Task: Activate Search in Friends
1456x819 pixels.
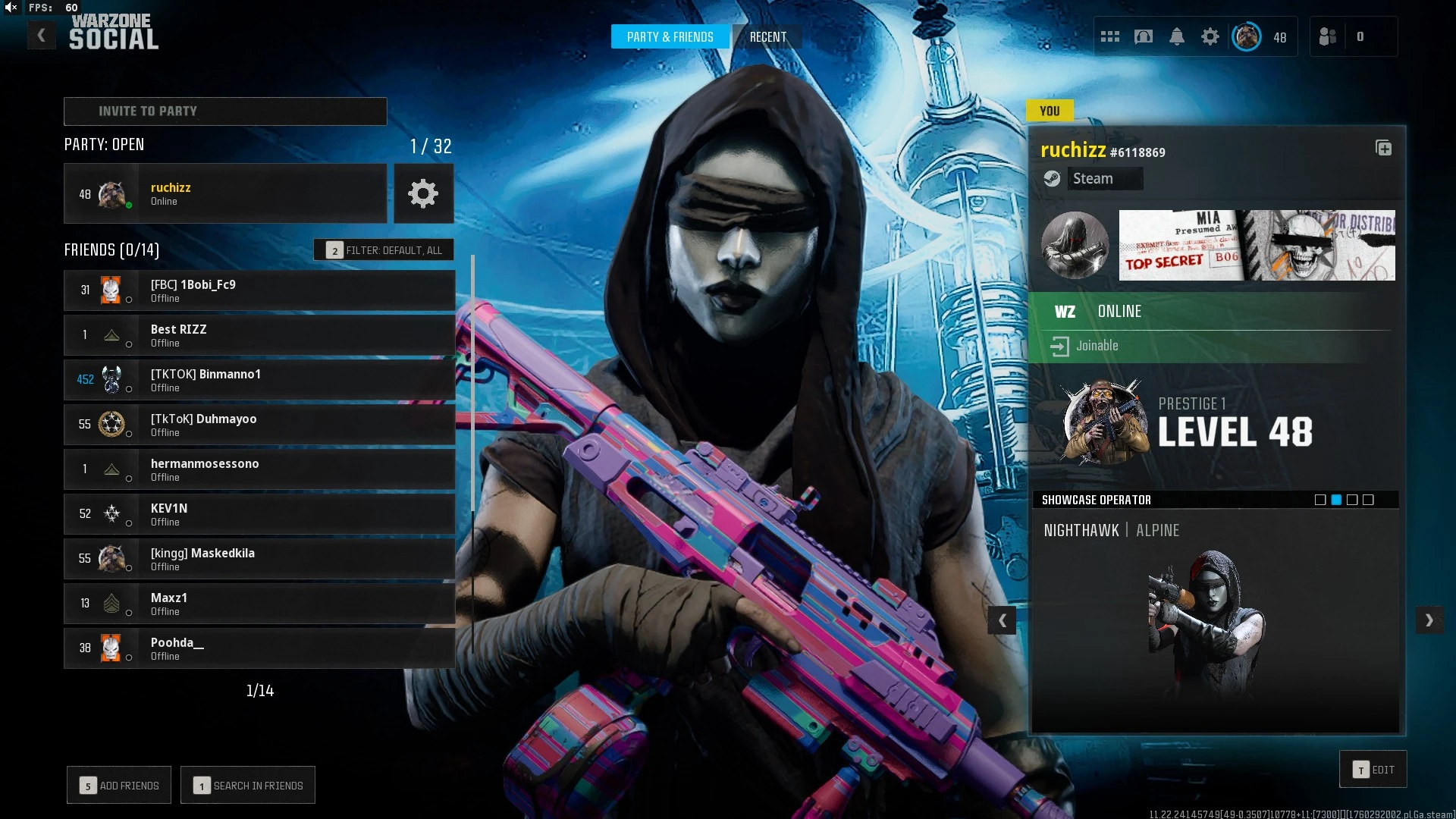Action: 248,786
